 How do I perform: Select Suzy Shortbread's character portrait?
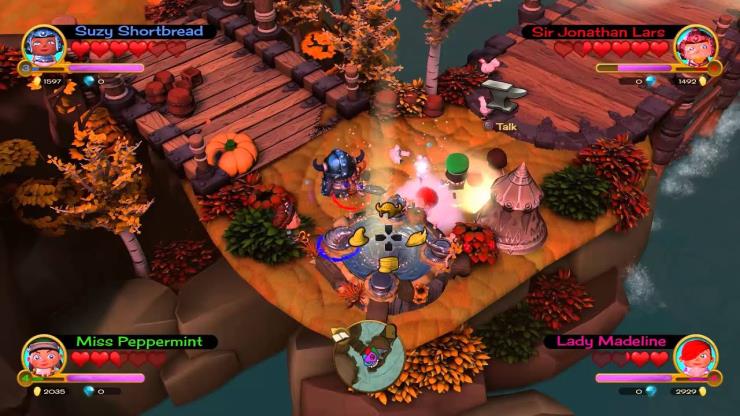(43, 46)
